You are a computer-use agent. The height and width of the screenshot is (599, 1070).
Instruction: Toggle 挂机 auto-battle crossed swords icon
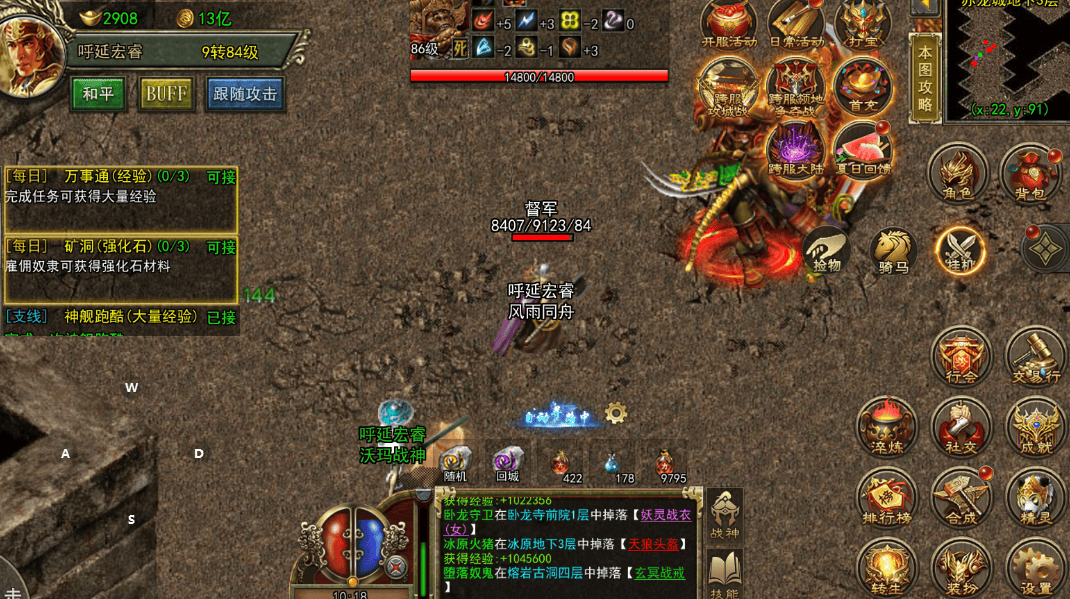point(960,250)
